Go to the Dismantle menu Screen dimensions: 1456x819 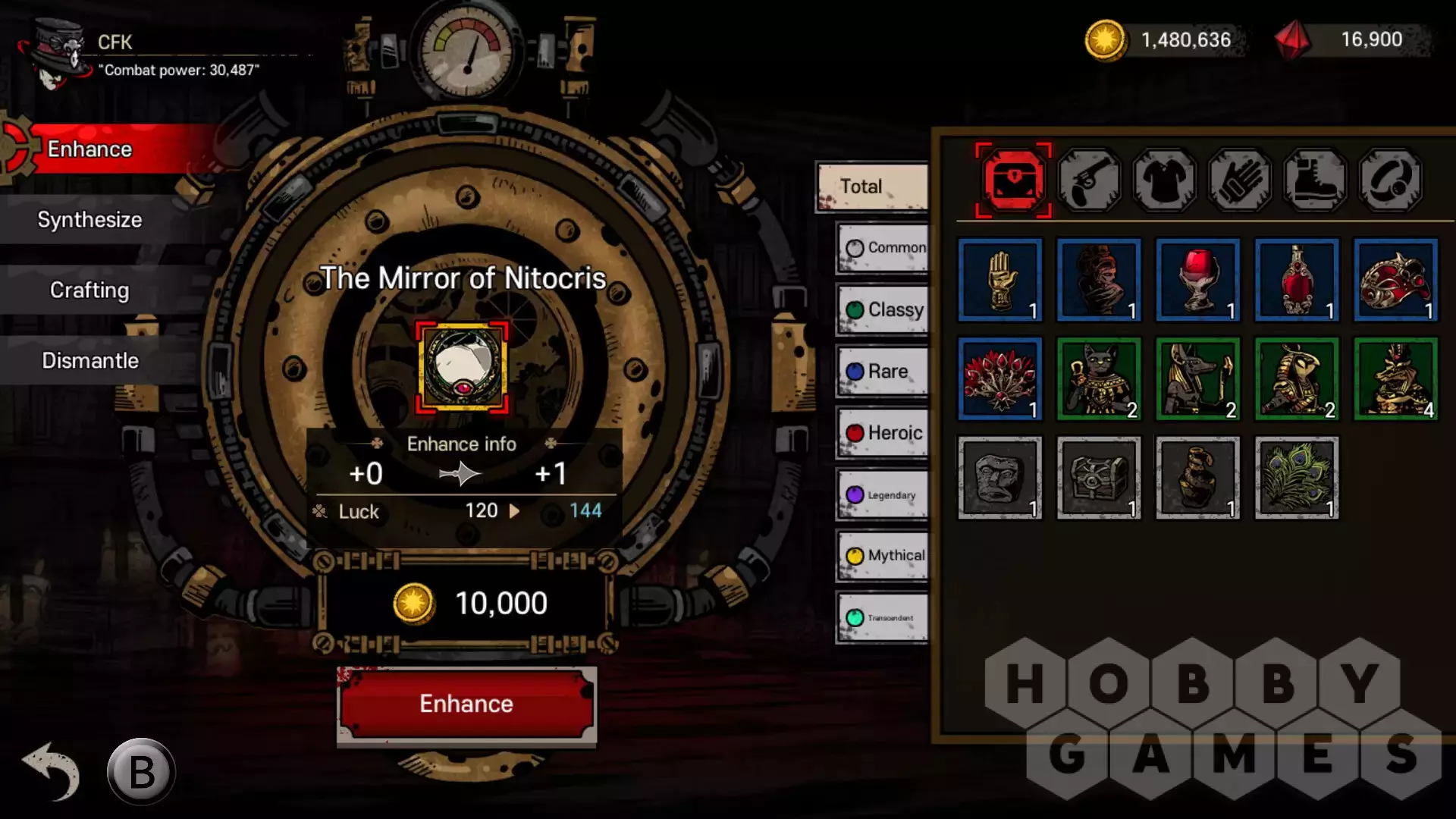tap(89, 361)
